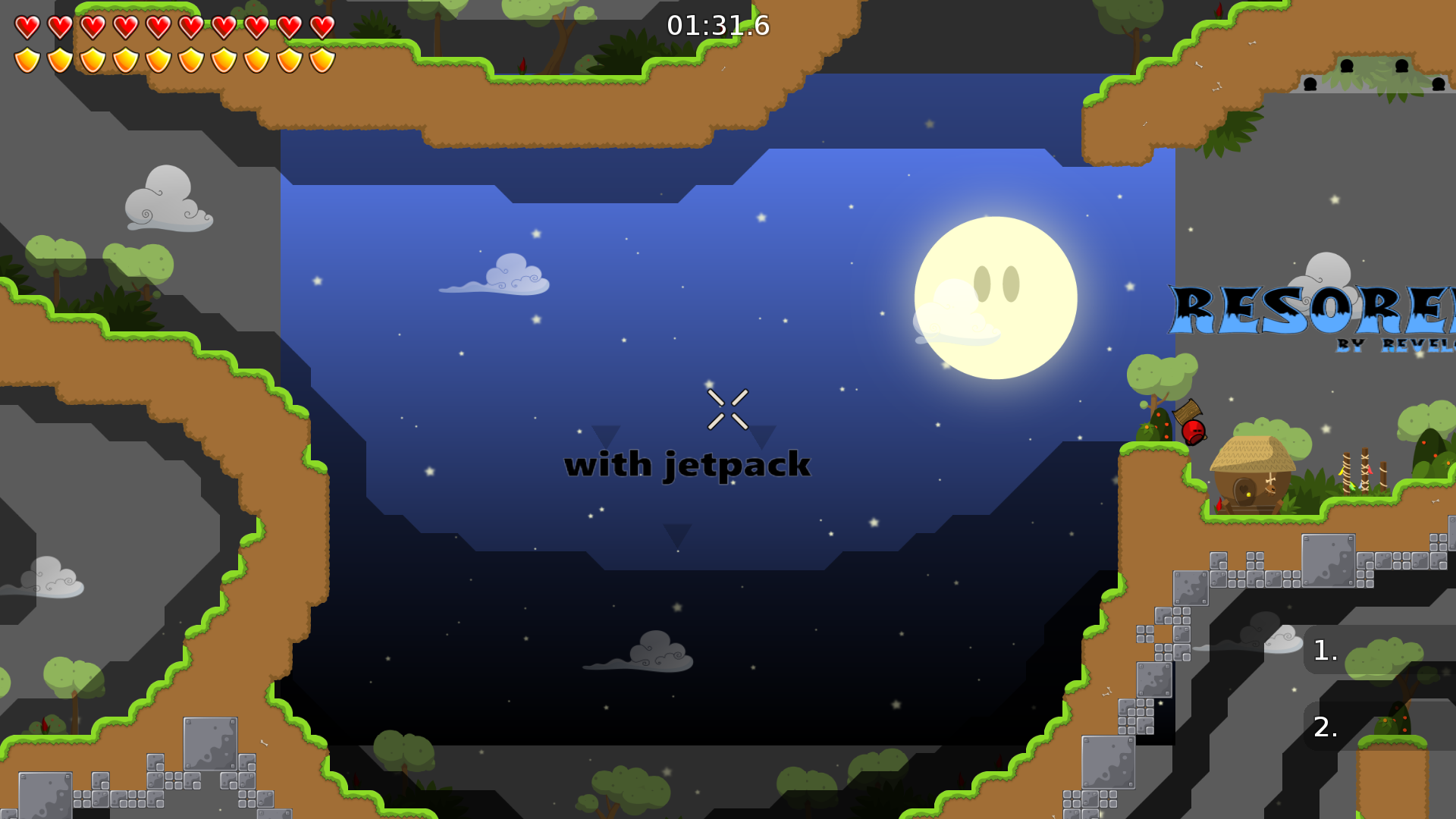Click the crosshair in the center of the sky

pyautogui.click(x=729, y=410)
